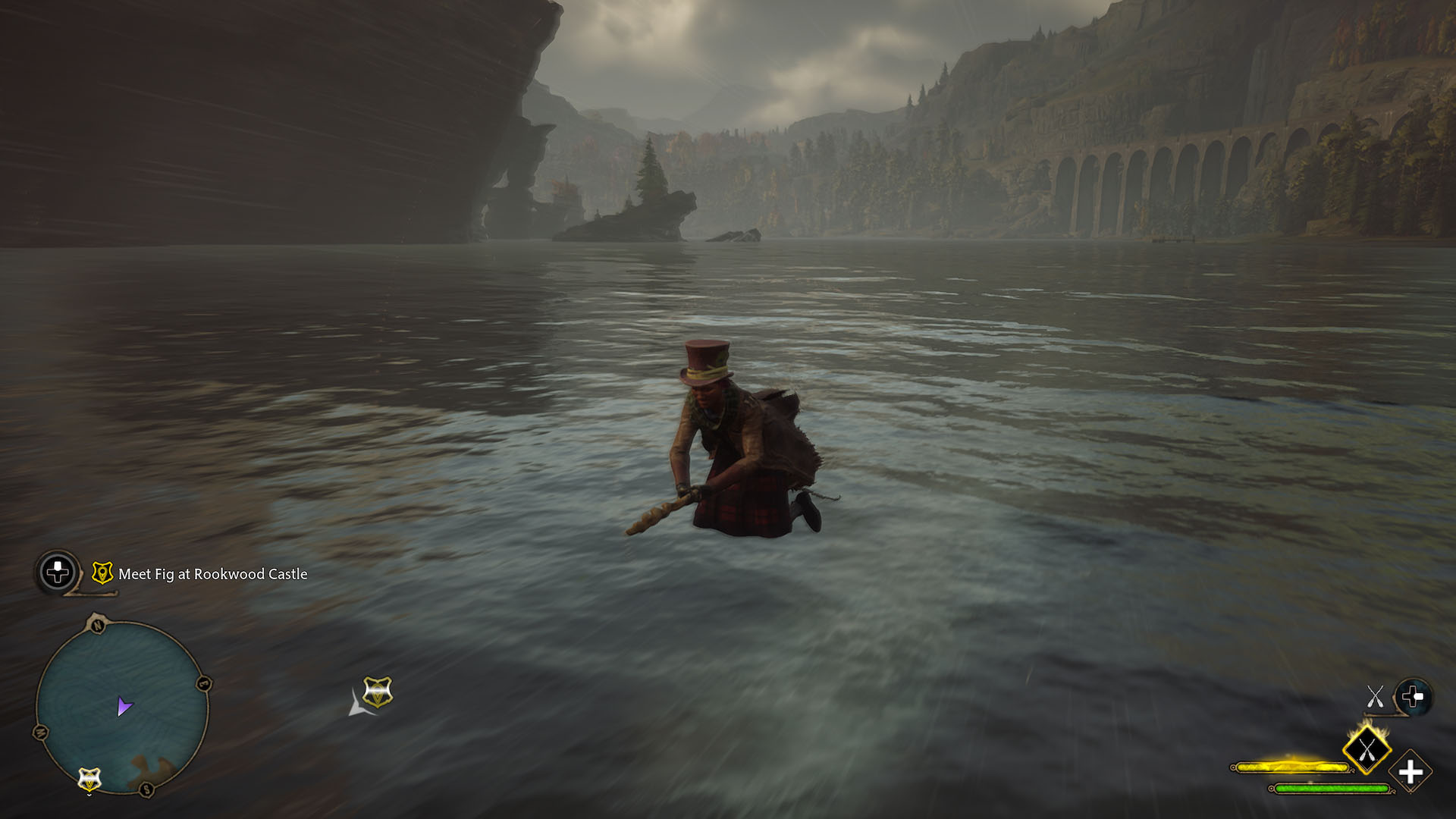The height and width of the screenshot is (819, 1456).
Task: Select the Meet Fig at Rookwood Castle objective
Action: point(212,574)
